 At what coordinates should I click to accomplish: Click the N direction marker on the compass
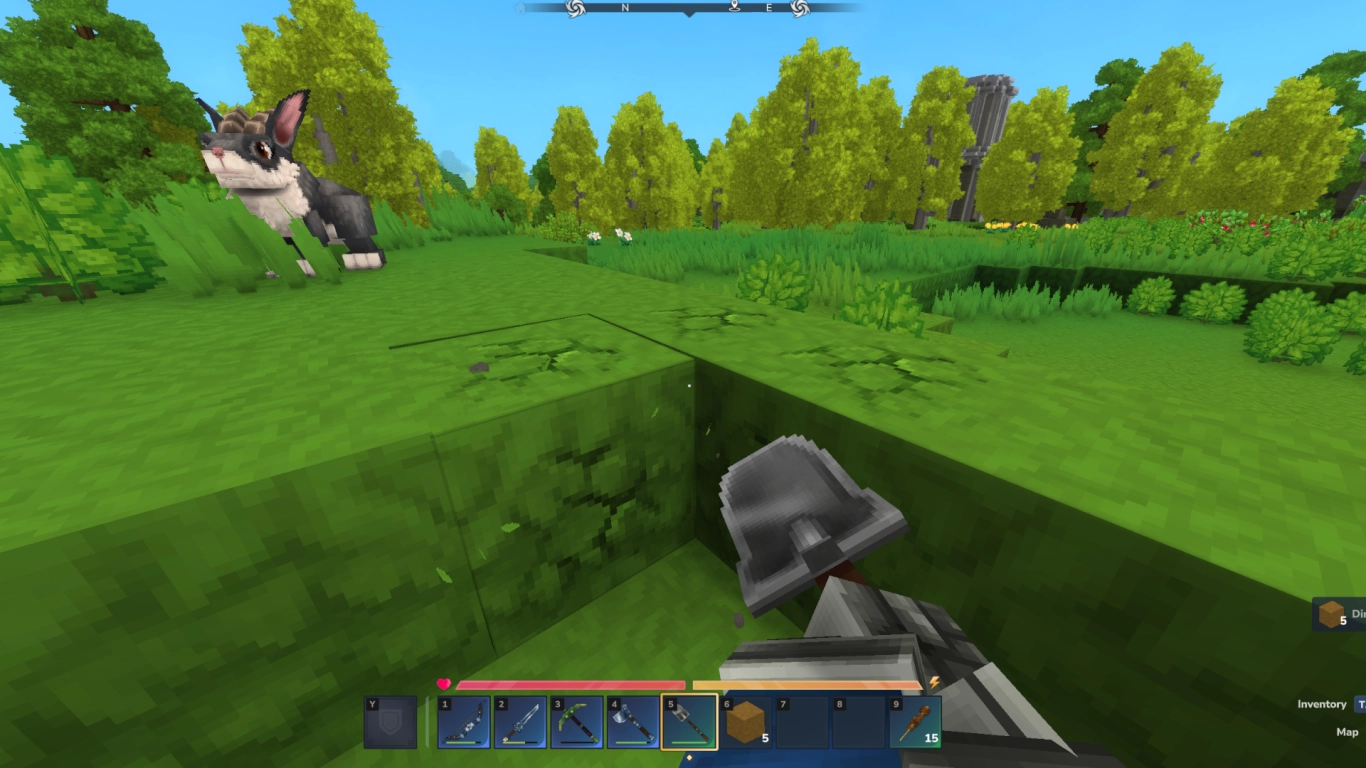tap(626, 8)
